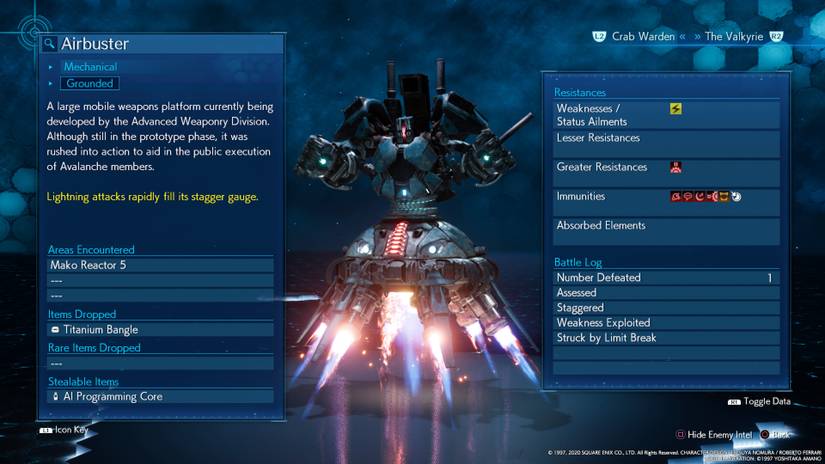Select the Titanium Bangle dropped item

click(160, 329)
